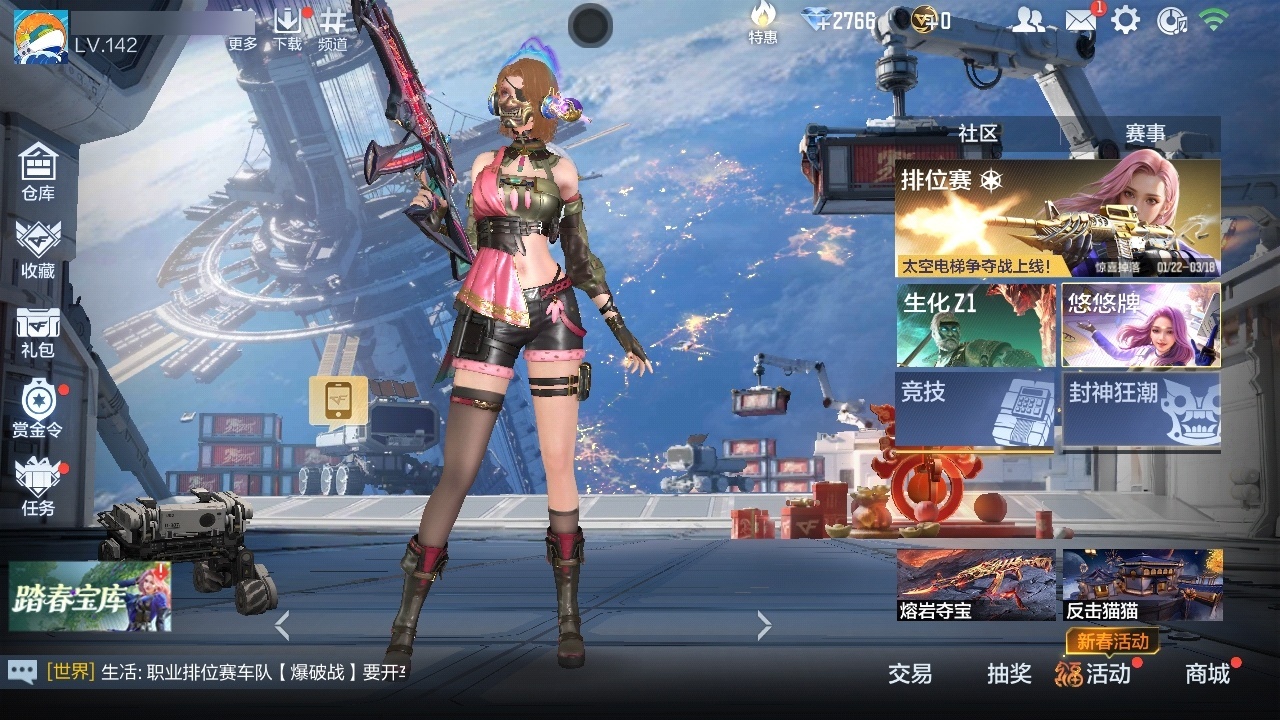Open the 收藏 collection menu
The width and height of the screenshot is (1280, 720).
click(38, 249)
